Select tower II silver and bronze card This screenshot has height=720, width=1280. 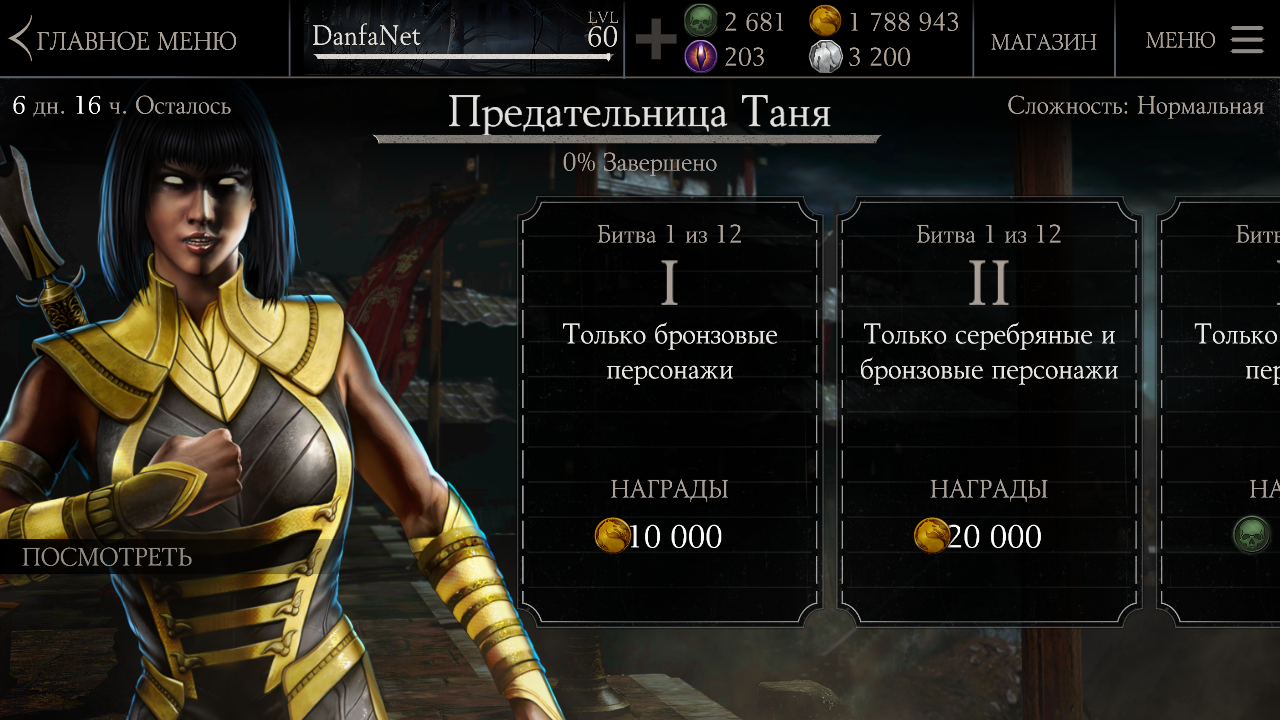click(988, 410)
